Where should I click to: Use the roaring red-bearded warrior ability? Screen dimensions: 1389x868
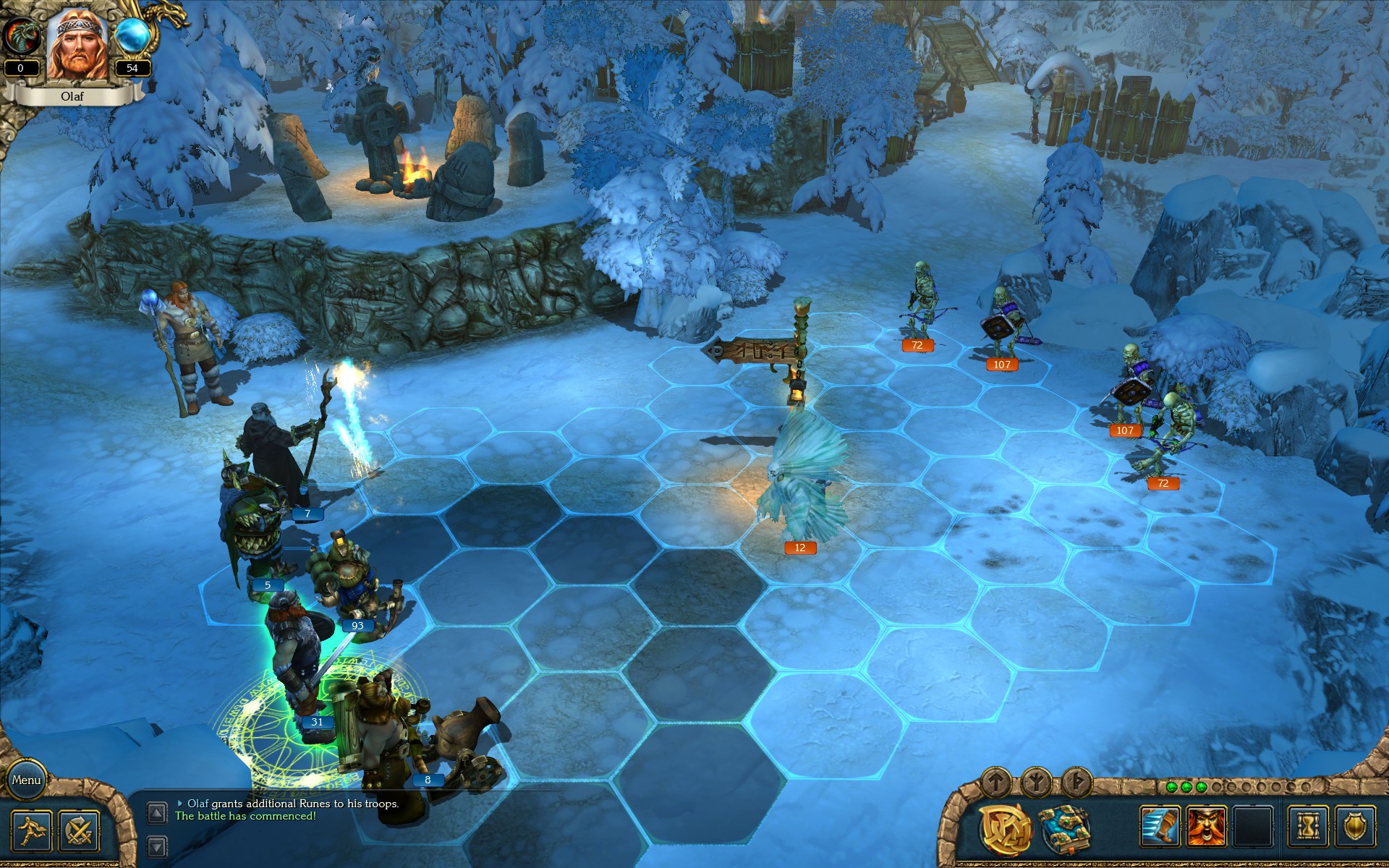(x=1207, y=826)
